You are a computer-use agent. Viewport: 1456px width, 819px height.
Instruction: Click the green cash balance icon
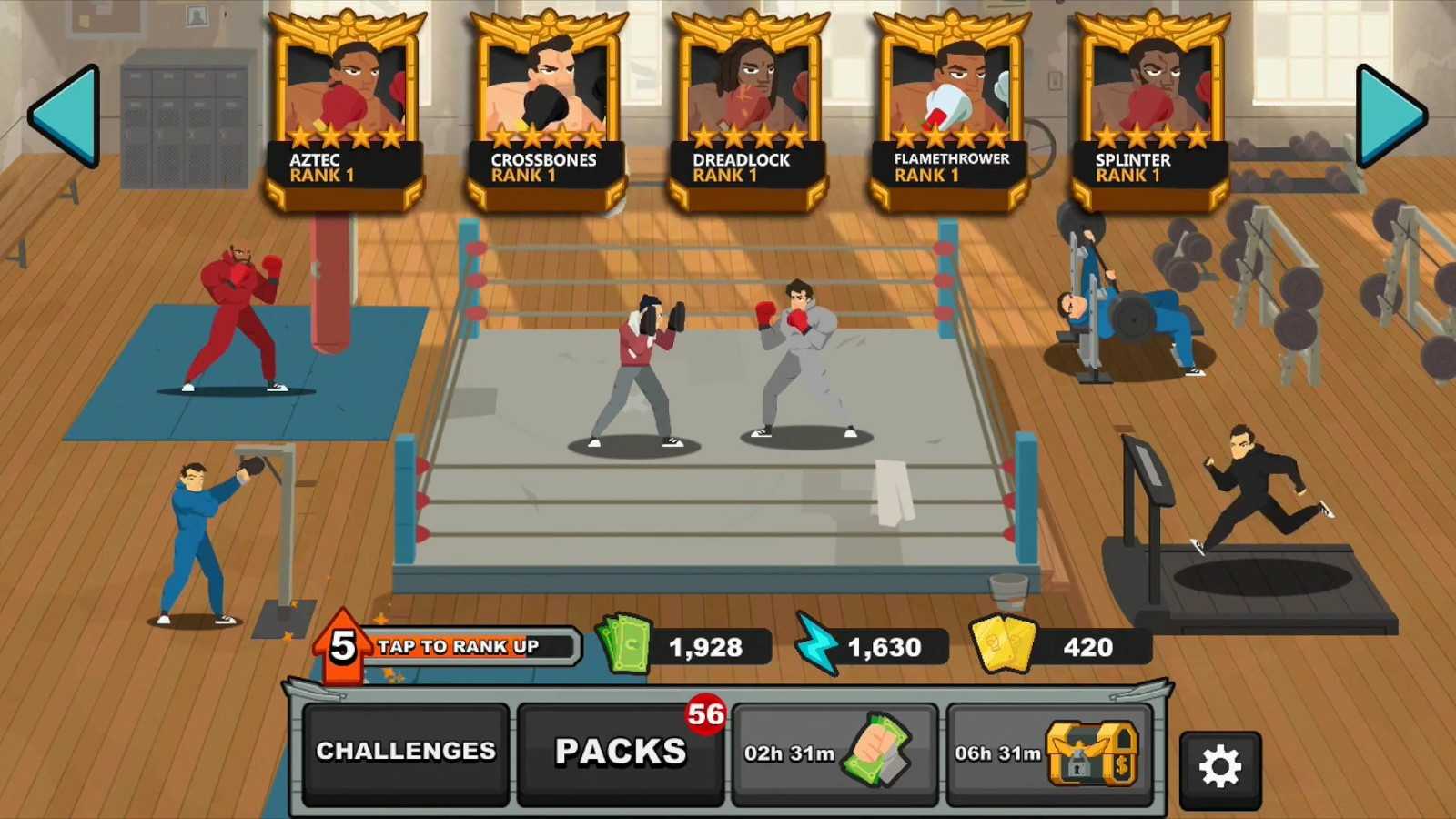625,644
